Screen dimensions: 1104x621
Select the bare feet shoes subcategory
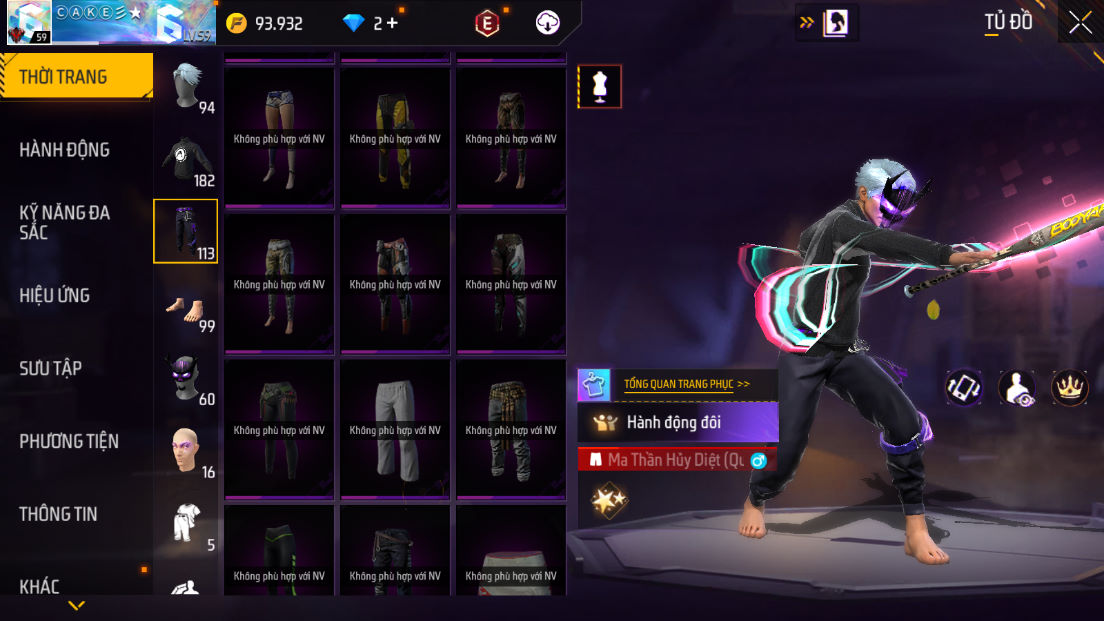point(187,305)
